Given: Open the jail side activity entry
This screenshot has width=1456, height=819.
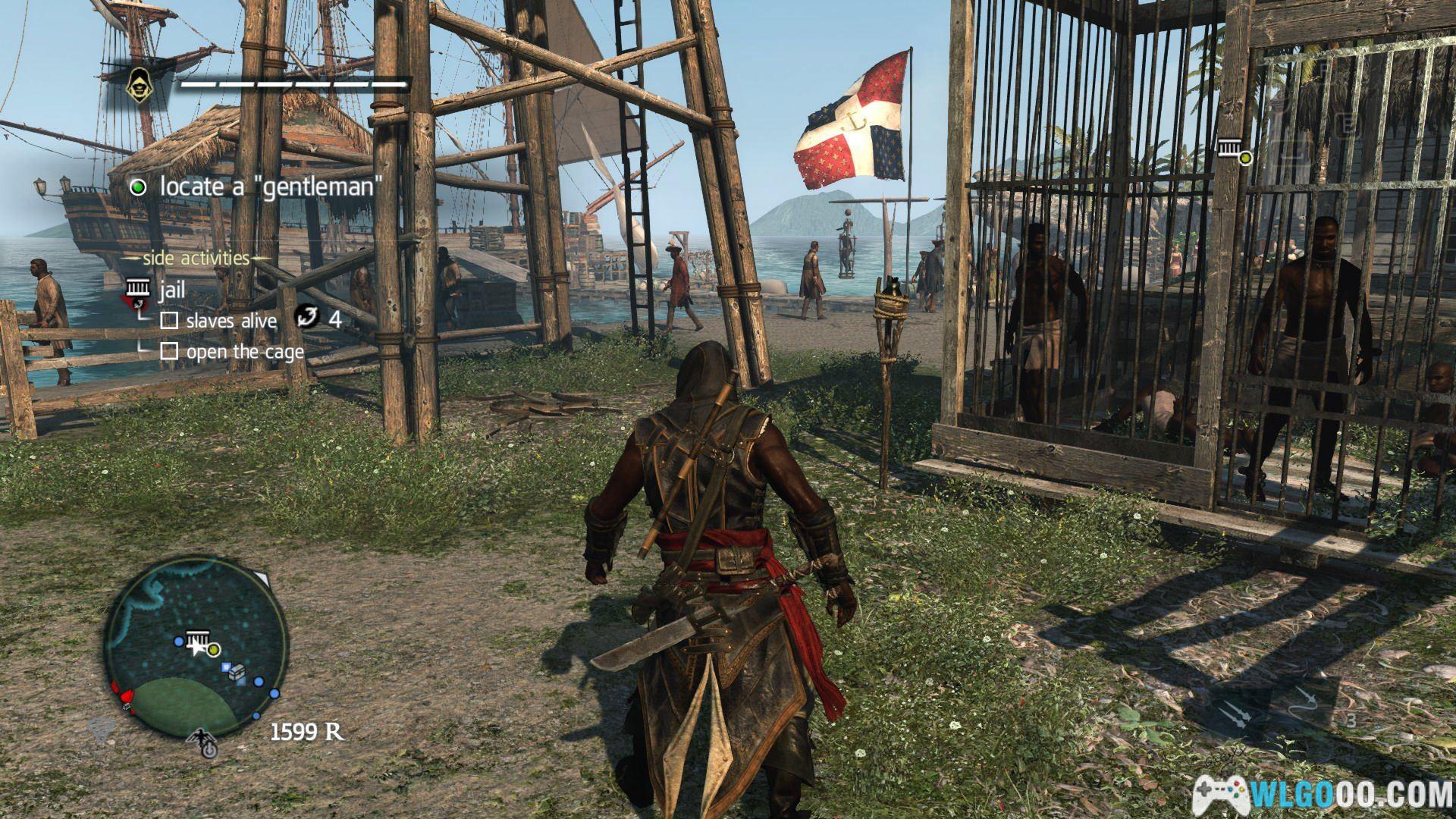Looking at the screenshot, I should tap(172, 290).
